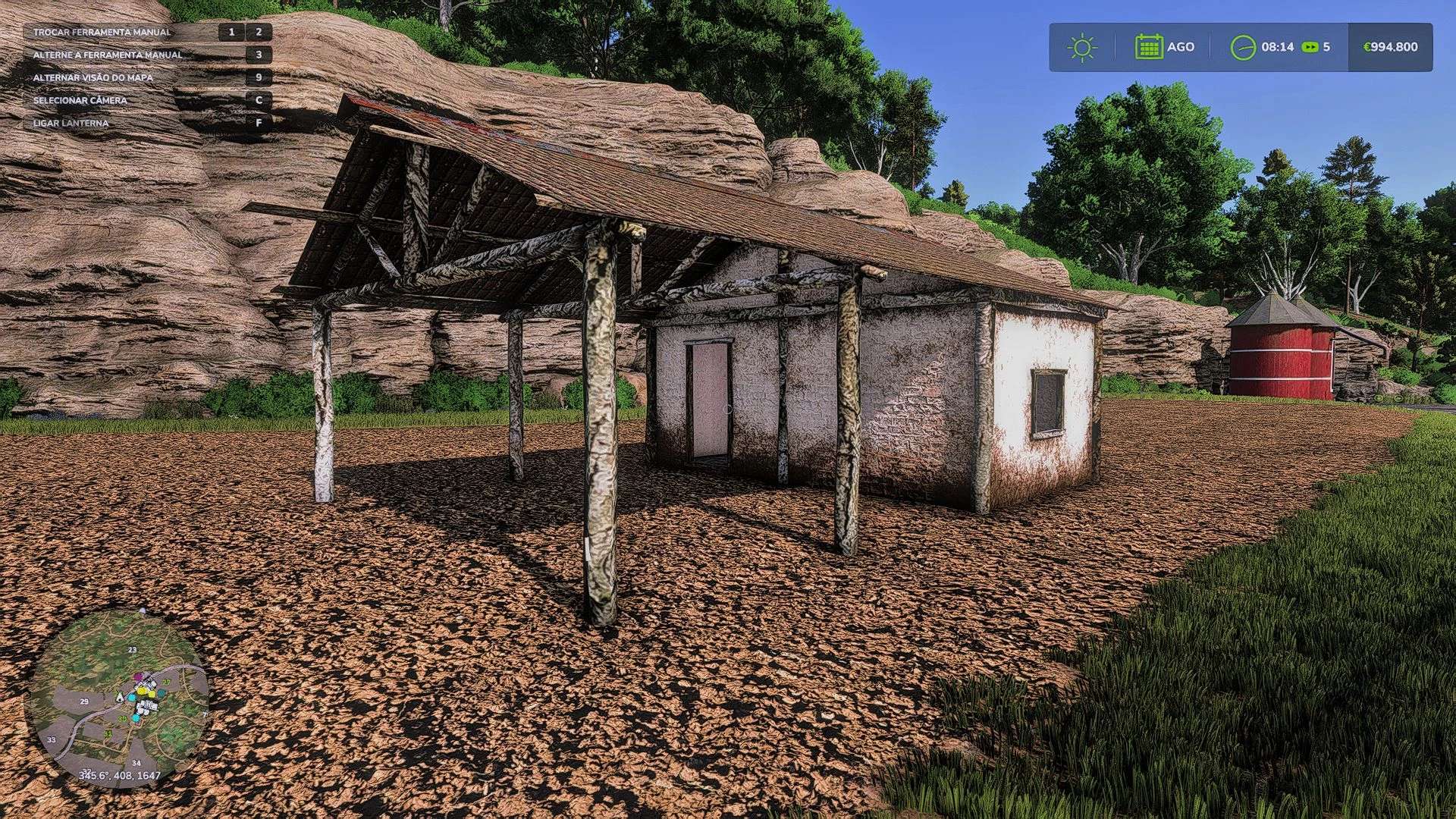Select a cyan marker near the farm on minimap
The width and height of the screenshot is (1456, 819).
click(x=131, y=697)
